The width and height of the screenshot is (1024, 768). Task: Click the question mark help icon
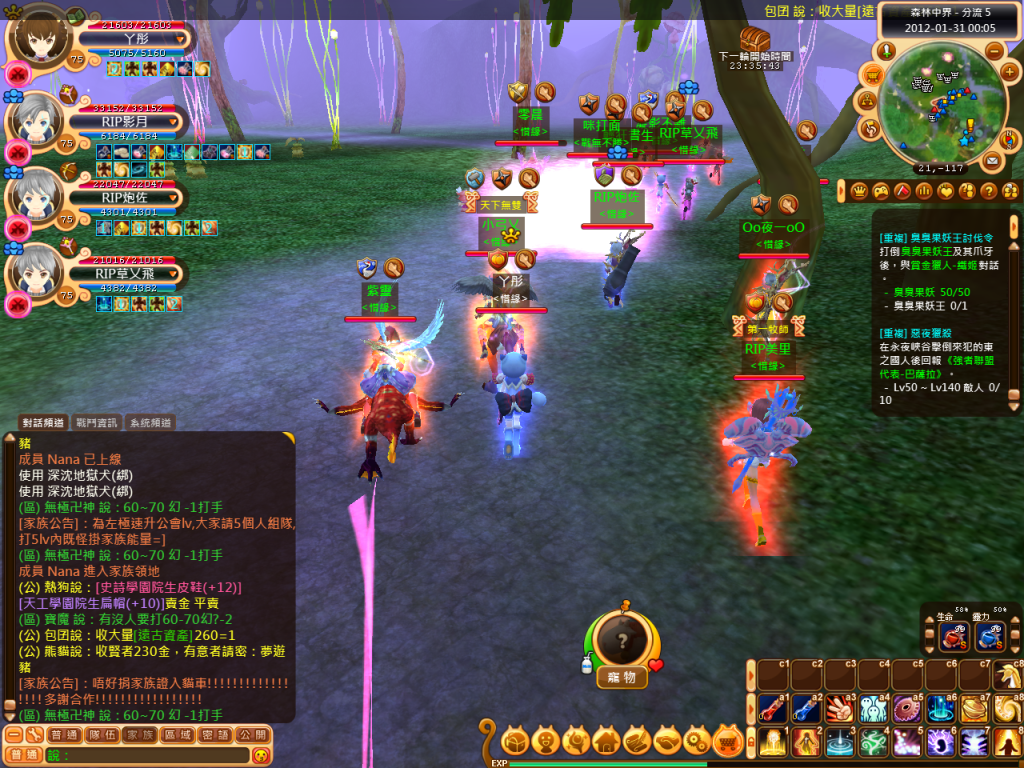click(x=989, y=190)
